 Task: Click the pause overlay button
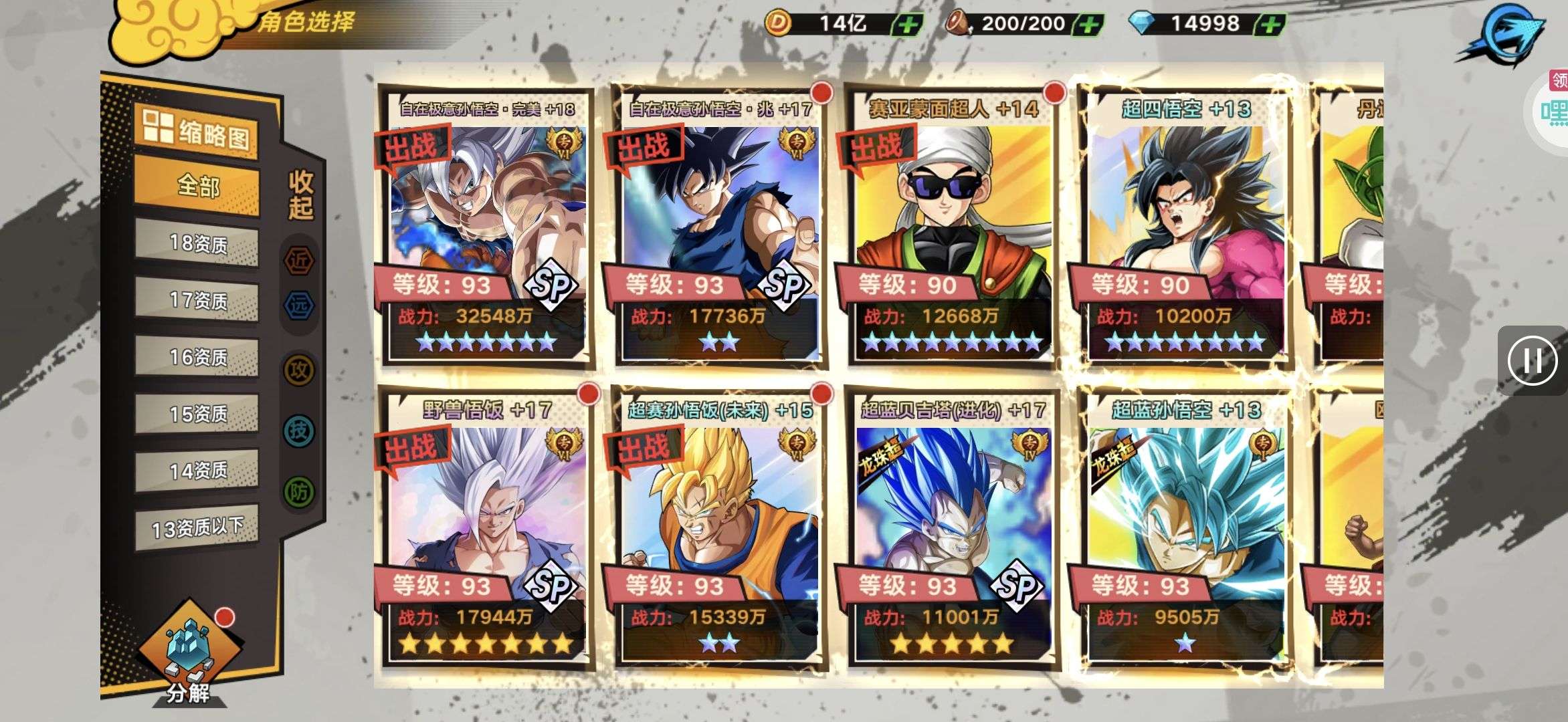click(x=1533, y=361)
